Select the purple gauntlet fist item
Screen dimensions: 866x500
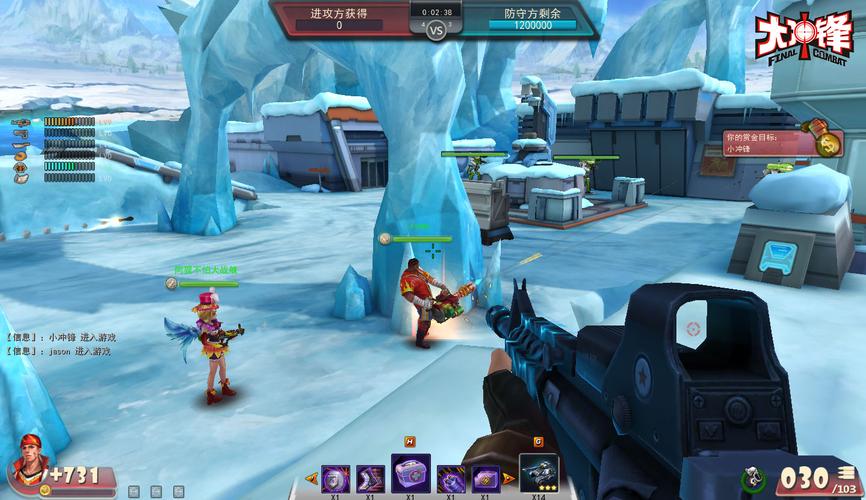449,477
